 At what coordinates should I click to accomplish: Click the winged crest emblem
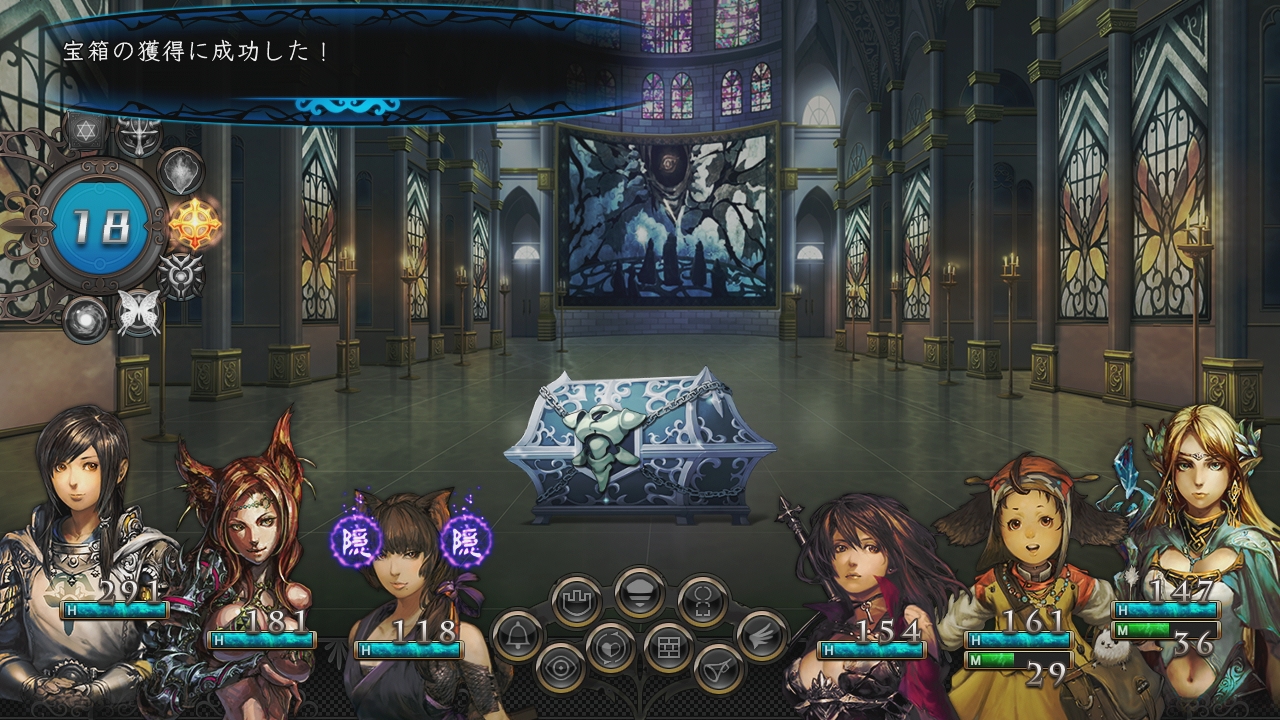138,134
